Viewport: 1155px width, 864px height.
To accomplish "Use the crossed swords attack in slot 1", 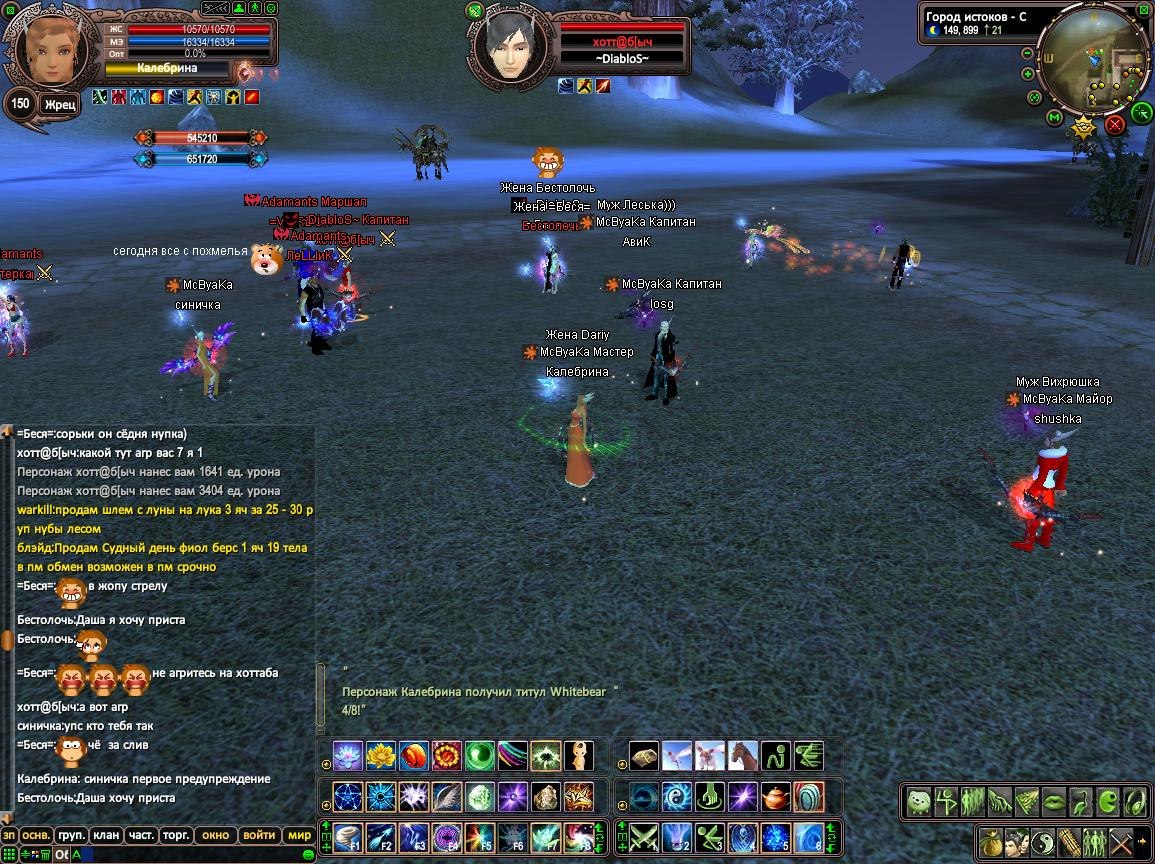I will pyautogui.click(x=643, y=836).
